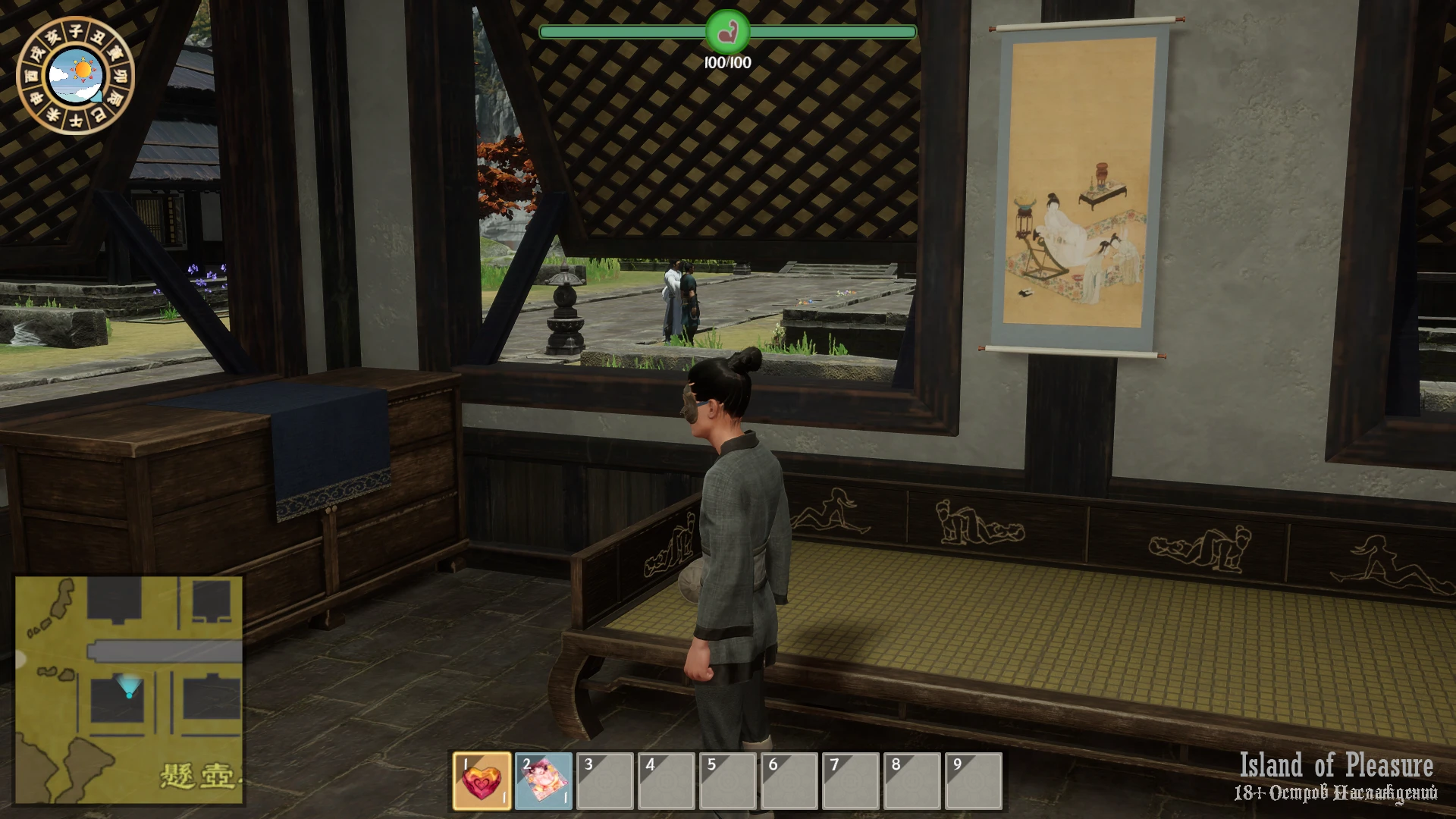
Task: Open the minimap
Action: [129, 689]
